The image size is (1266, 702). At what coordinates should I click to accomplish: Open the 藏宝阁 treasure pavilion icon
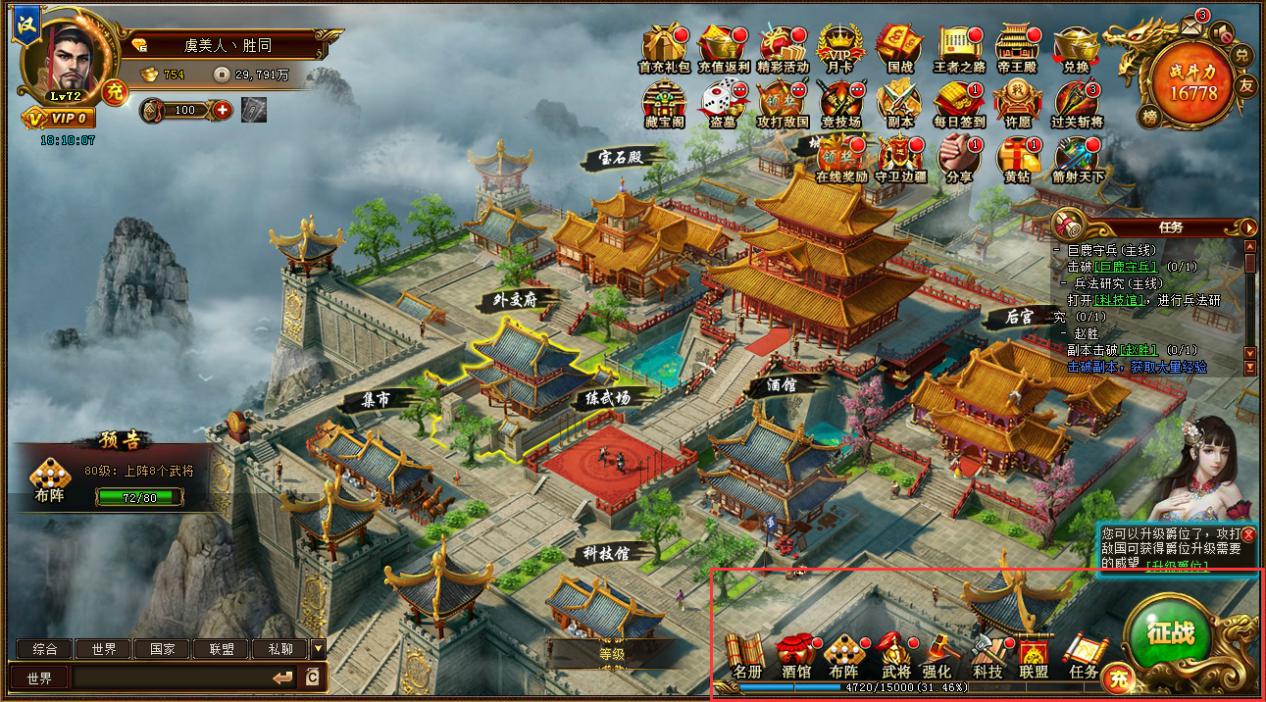click(663, 101)
